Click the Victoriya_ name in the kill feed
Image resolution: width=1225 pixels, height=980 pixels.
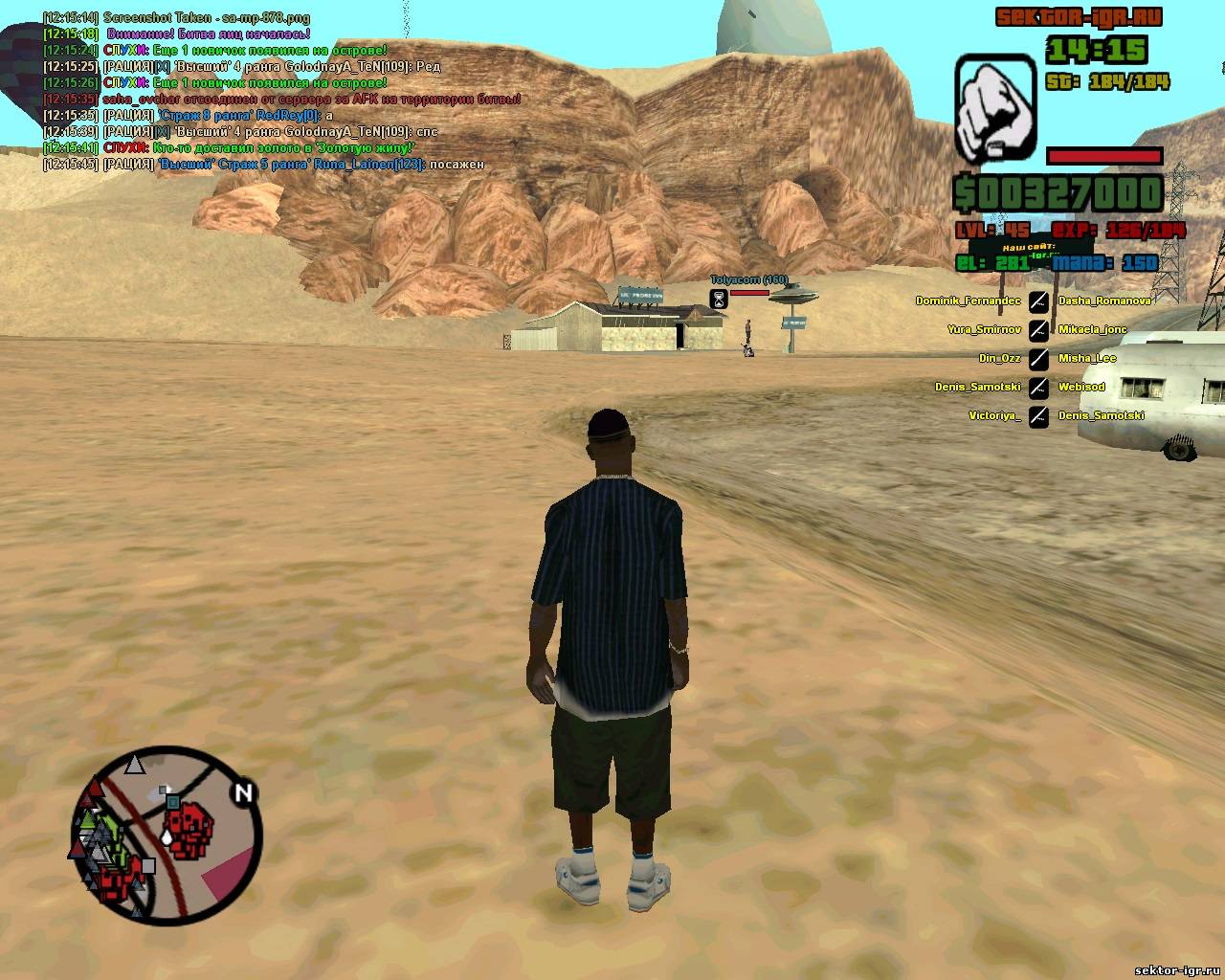994,415
